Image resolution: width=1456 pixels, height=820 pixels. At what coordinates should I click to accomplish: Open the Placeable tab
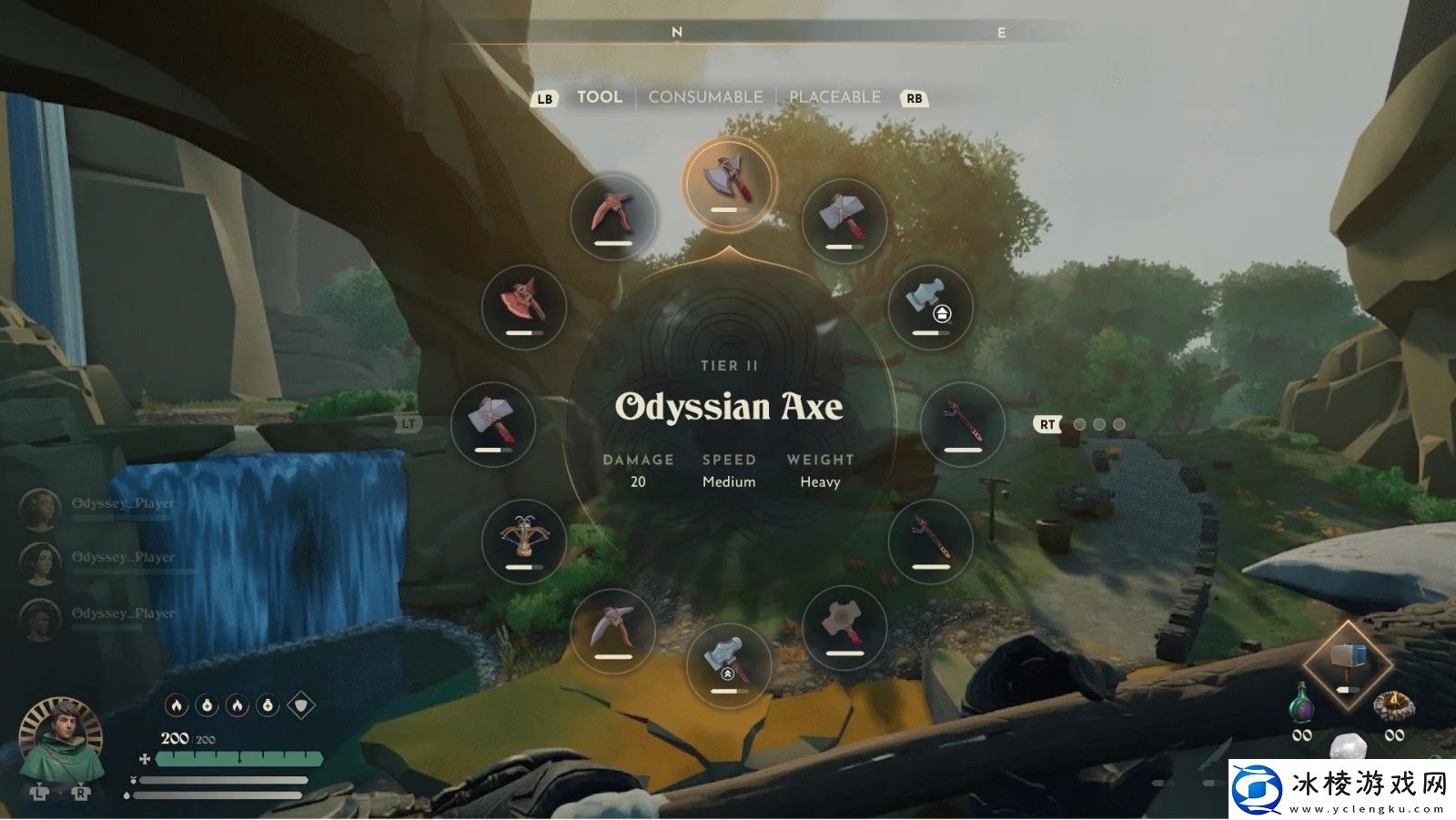click(834, 97)
